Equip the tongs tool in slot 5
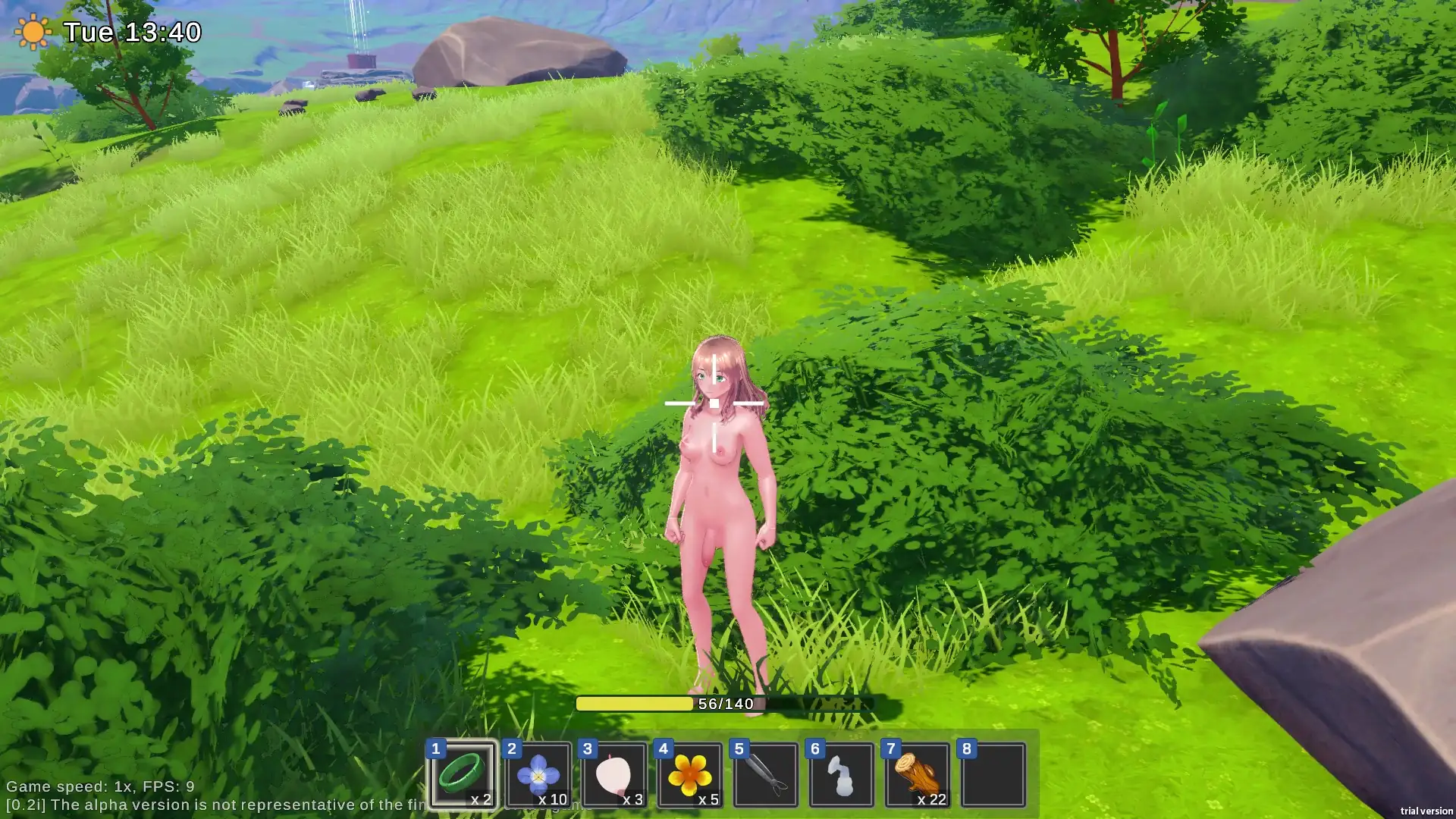The height and width of the screenshot is (819, 1456). (x=766, y=774)
